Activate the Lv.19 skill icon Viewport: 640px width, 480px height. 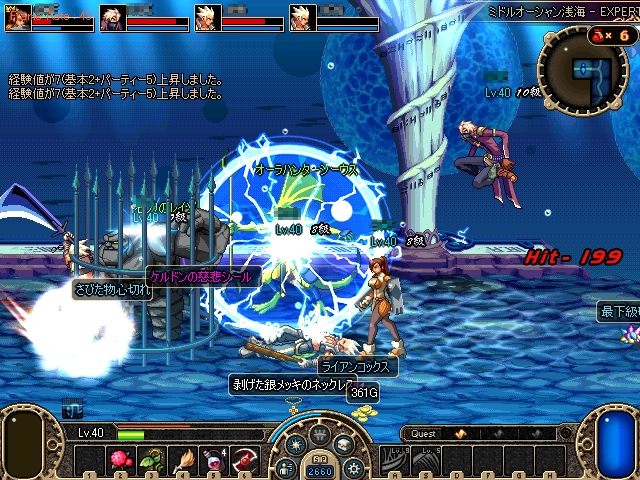coord(394,460)
